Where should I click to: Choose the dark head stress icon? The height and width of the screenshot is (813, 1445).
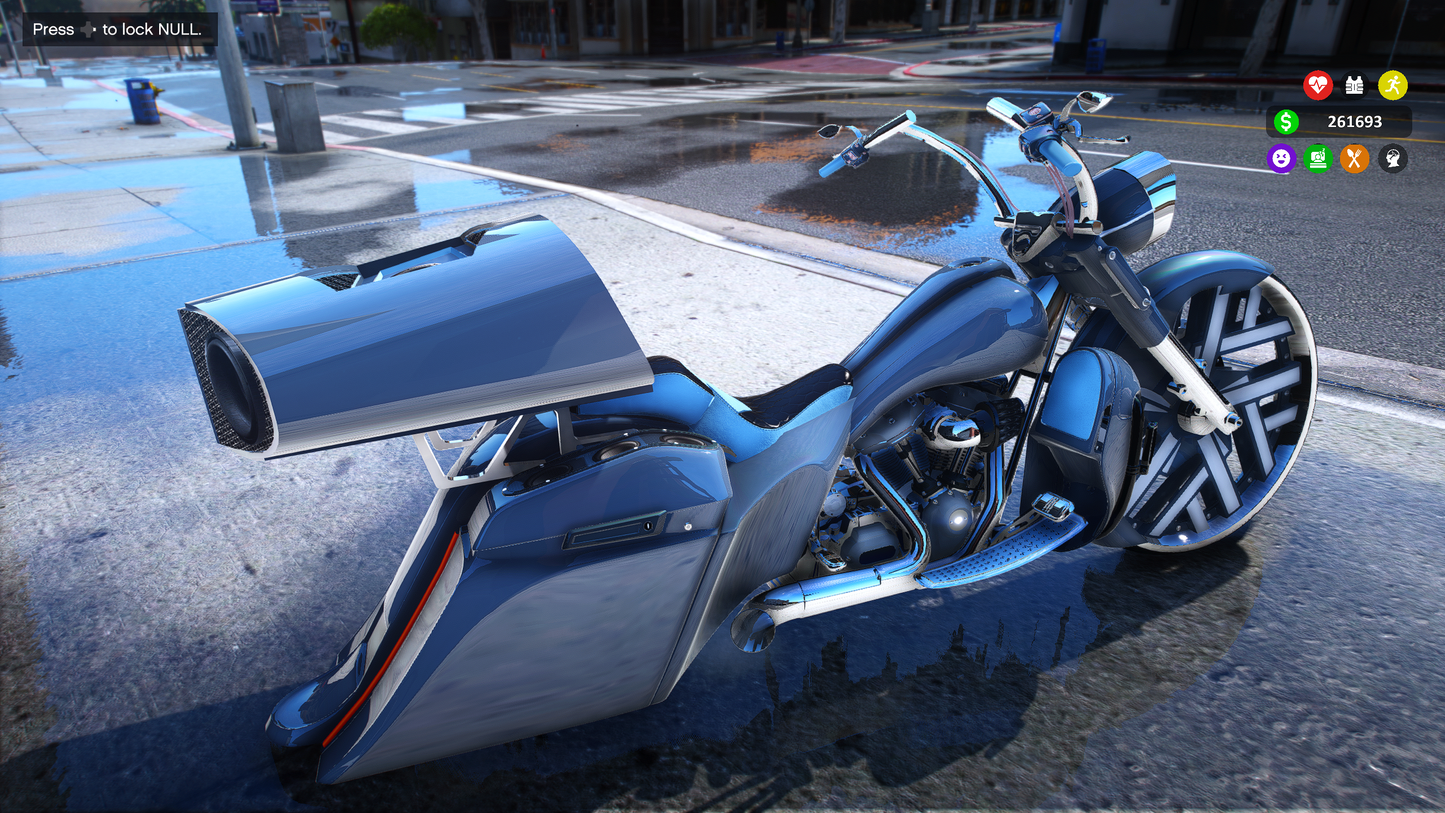pos(1392,158)
